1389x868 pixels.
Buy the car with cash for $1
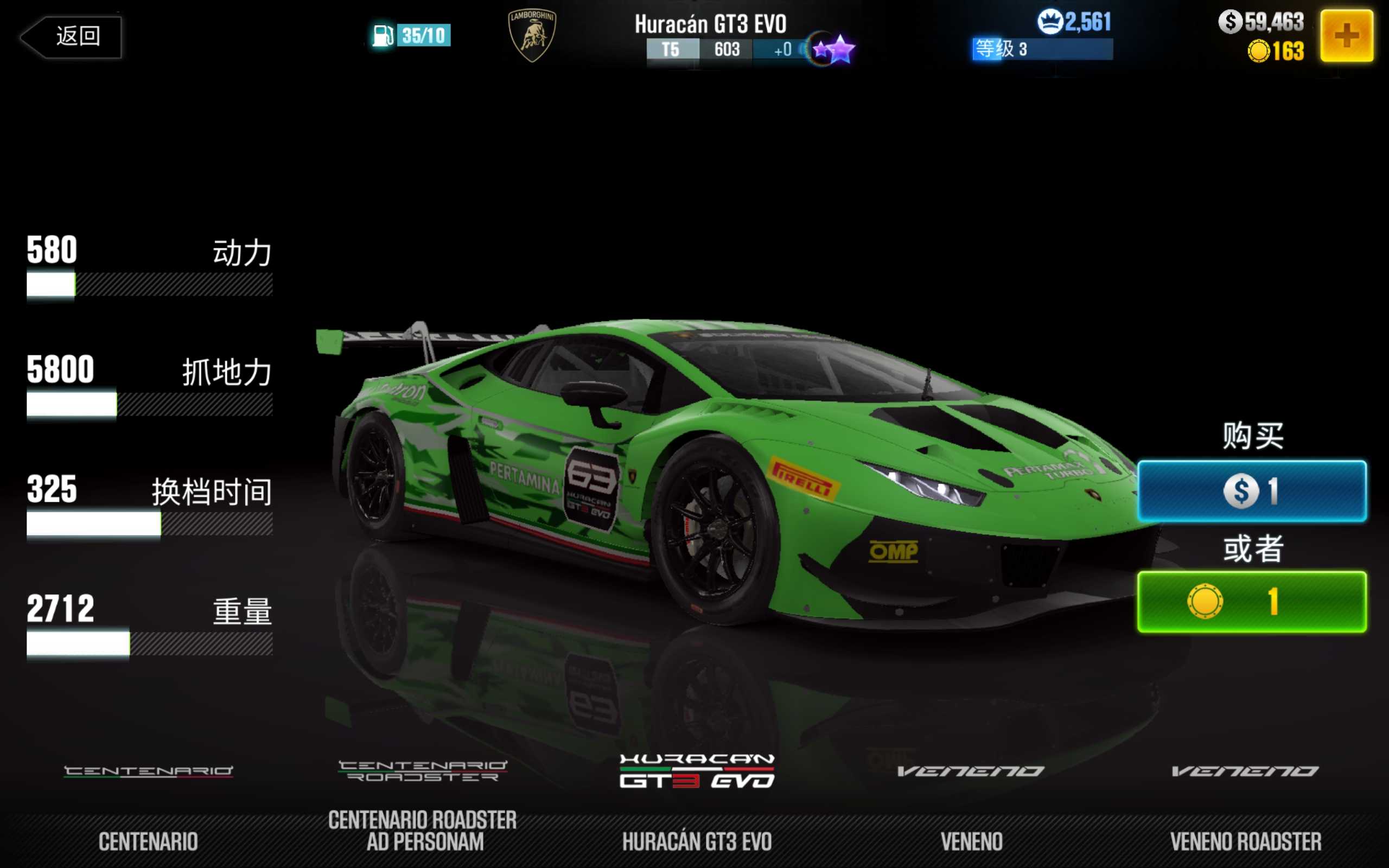[x=1251, y=492]
